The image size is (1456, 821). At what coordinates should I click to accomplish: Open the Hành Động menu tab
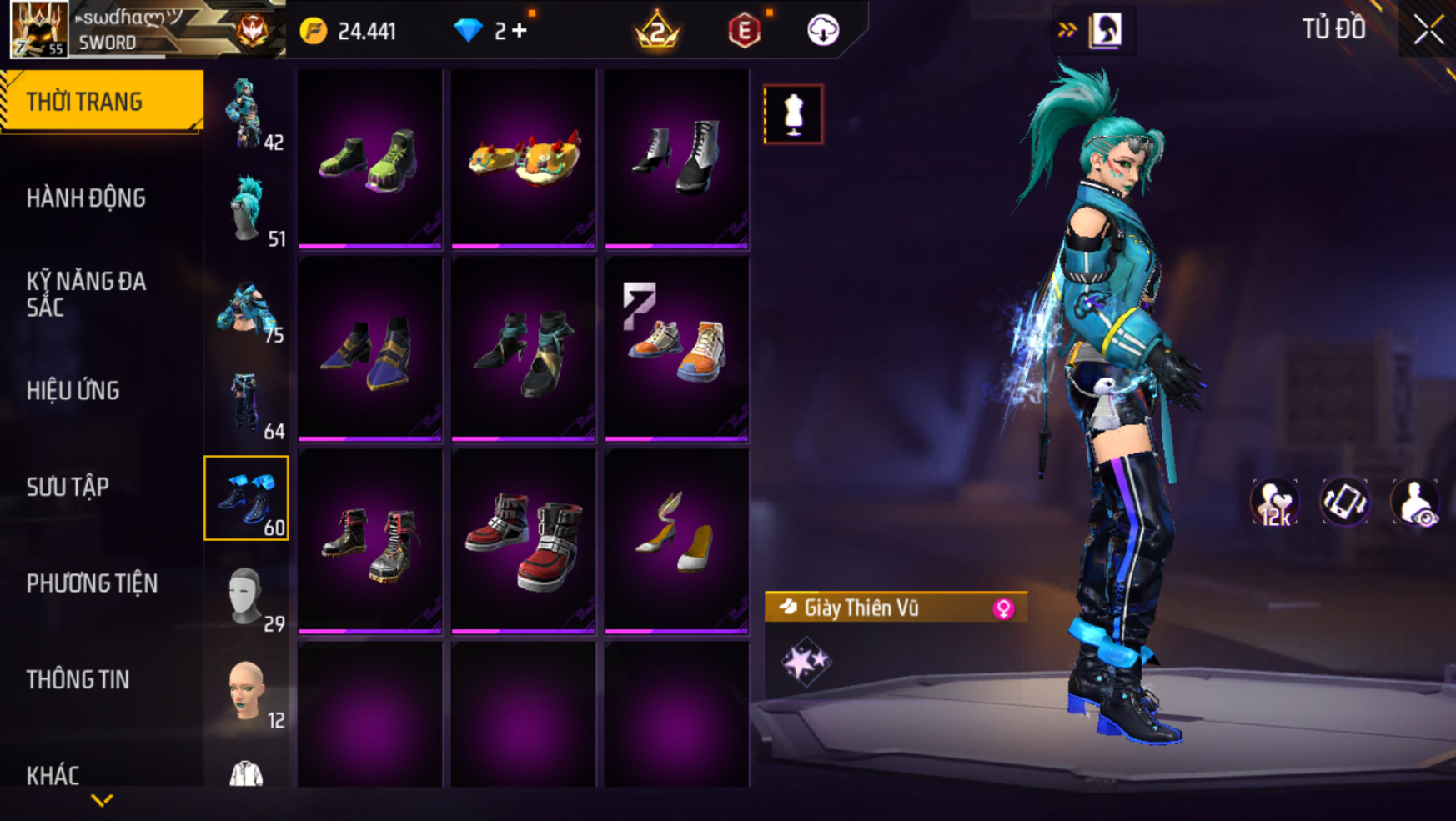pyautogui.click(x=86, y=198)
